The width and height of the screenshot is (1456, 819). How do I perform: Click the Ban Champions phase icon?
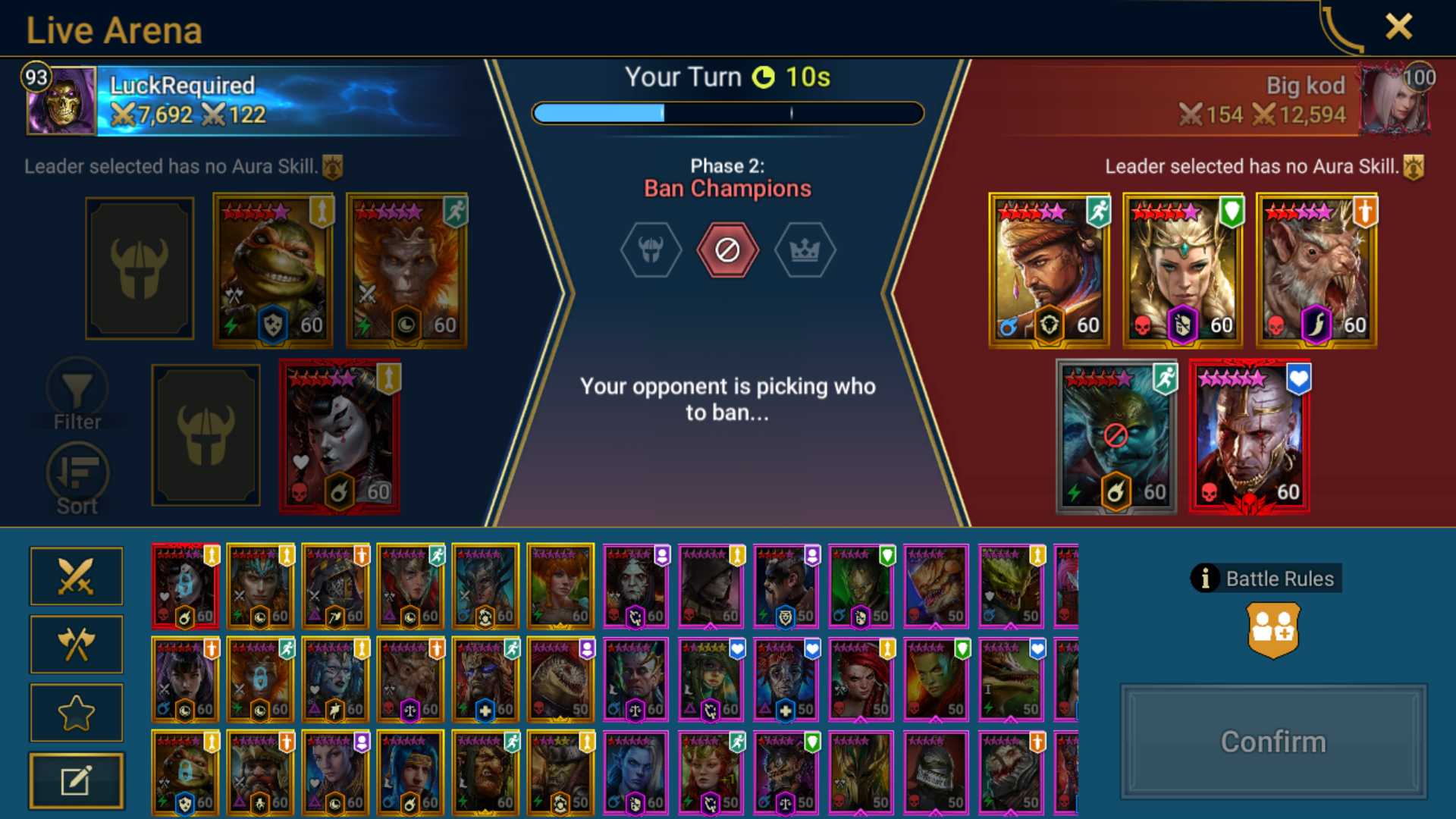pos(727,250)
